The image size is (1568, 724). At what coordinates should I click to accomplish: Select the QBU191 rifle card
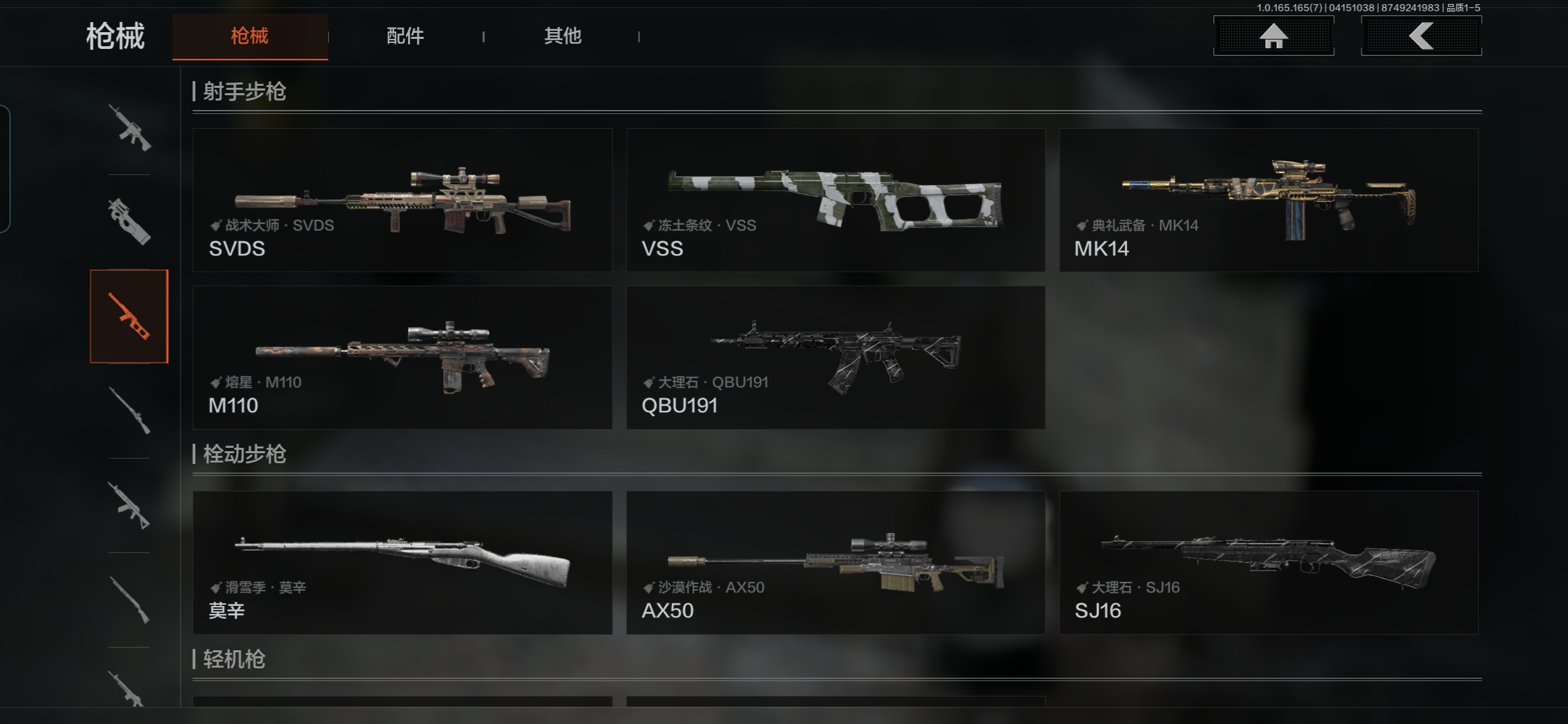(x=835, y=357)
